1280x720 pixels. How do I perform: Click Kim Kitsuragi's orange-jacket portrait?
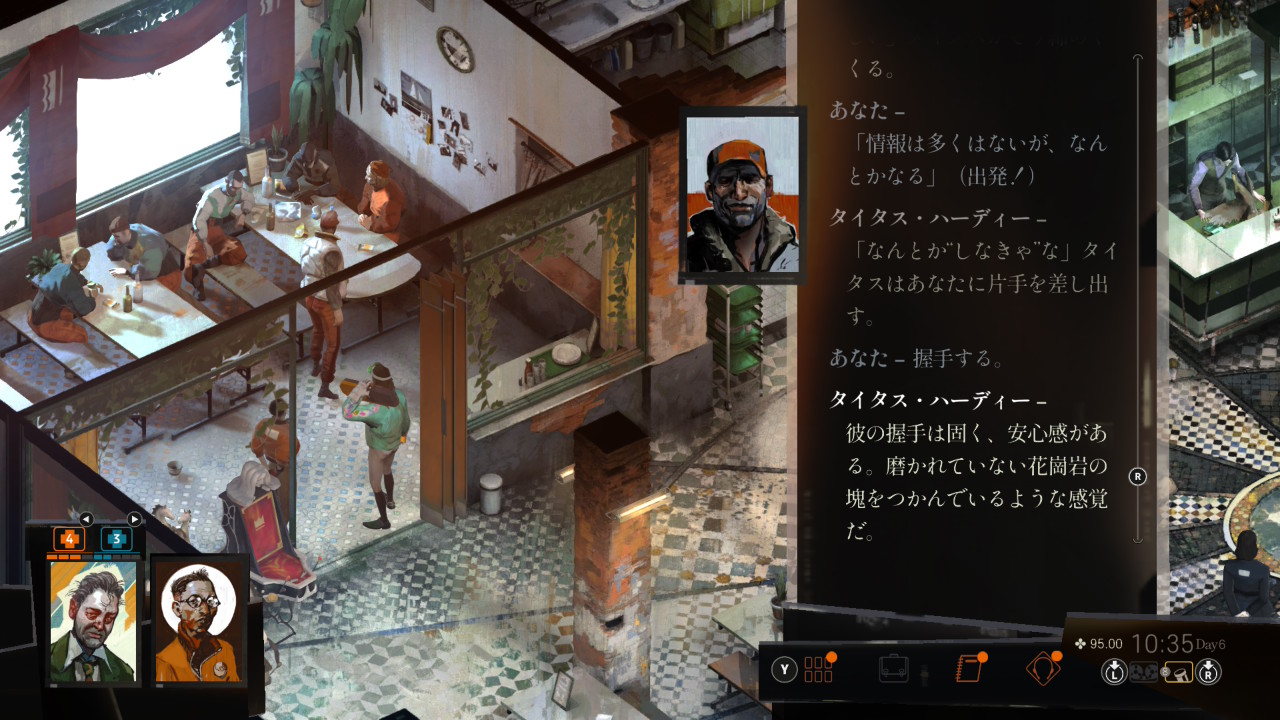[198, 621]
